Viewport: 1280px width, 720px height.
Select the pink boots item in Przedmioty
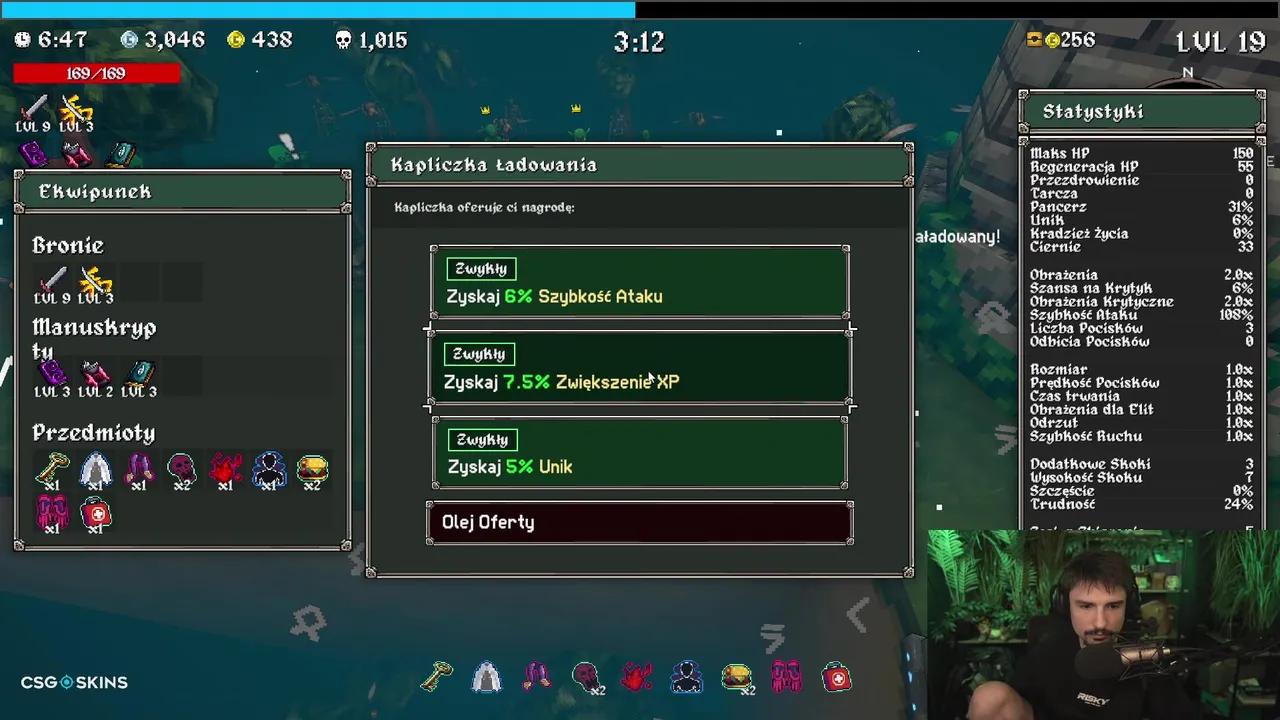pyautogui.click(x=52, y=514)
